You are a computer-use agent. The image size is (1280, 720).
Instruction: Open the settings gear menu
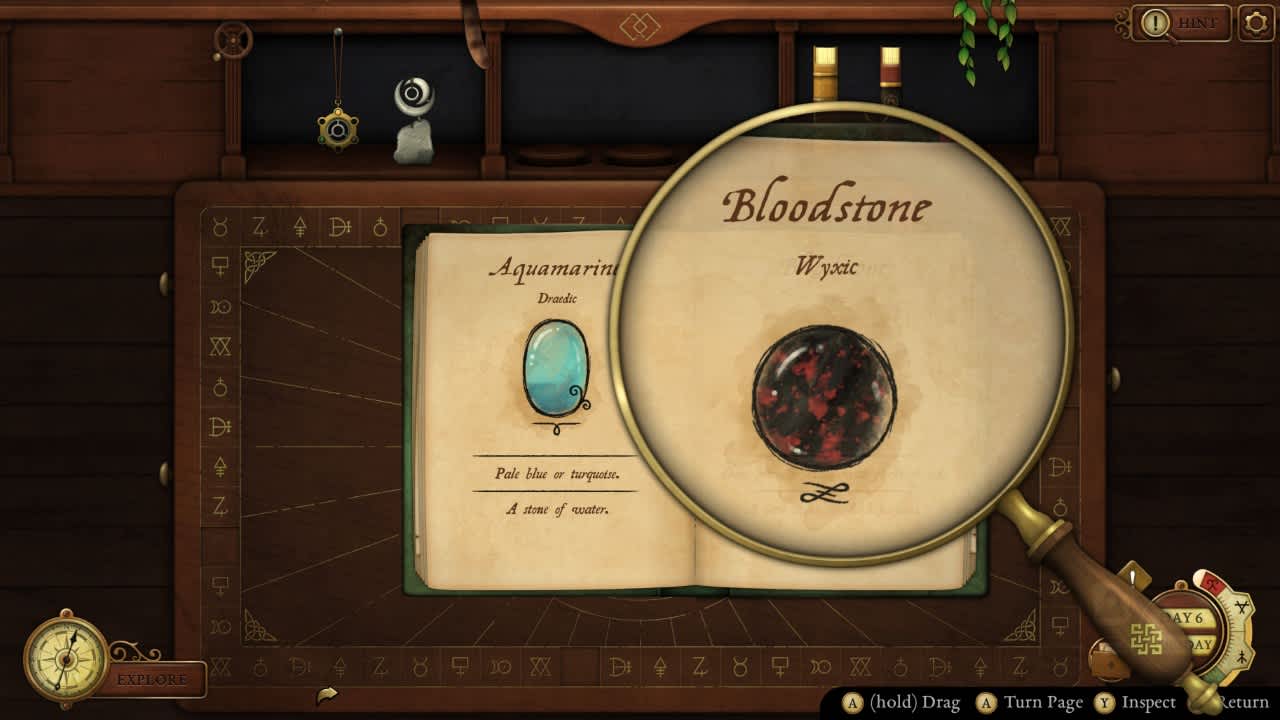click(1256, 23)
